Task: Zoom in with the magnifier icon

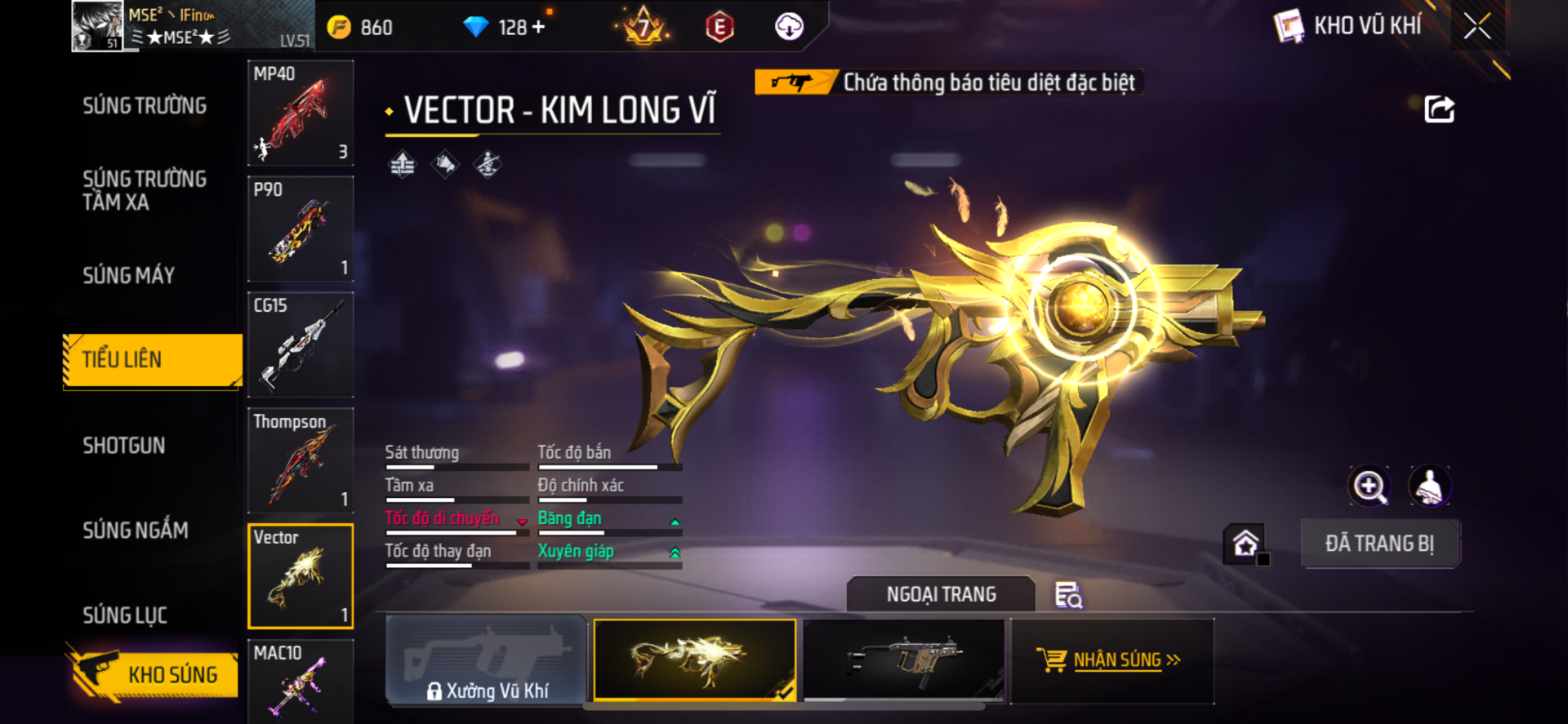Action: point(1369,486)
